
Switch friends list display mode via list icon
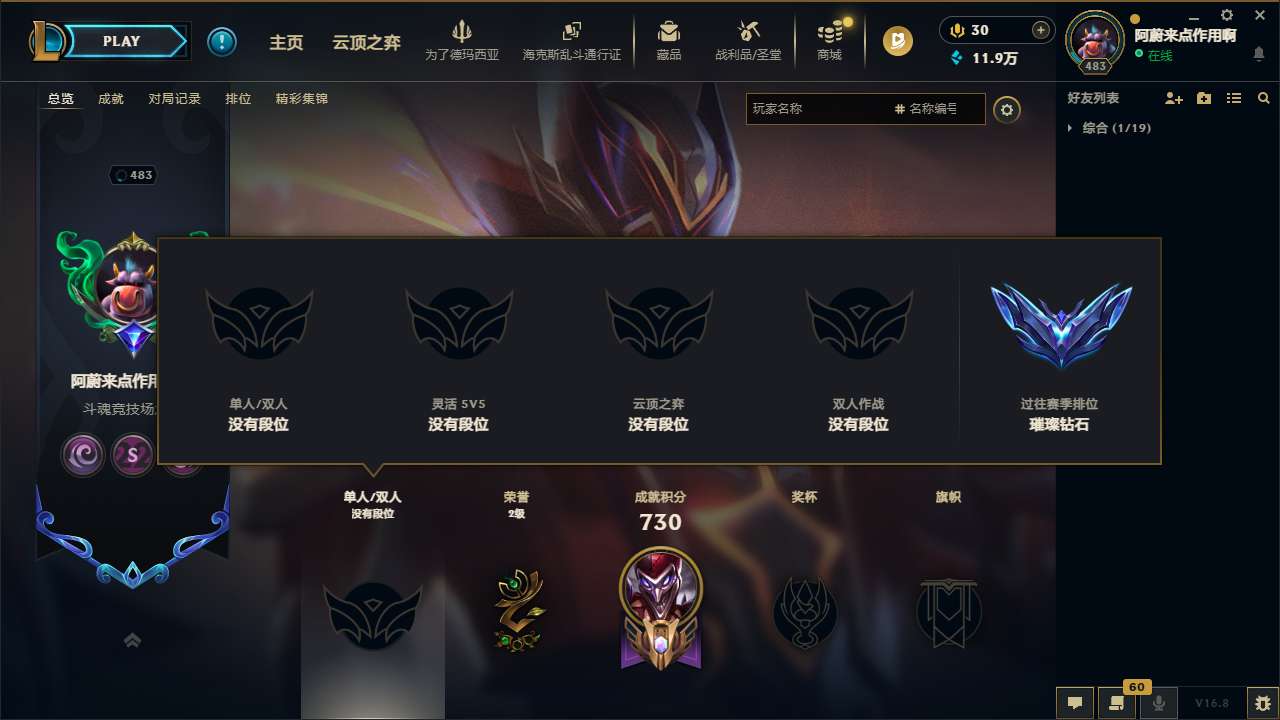[1233, 97]
